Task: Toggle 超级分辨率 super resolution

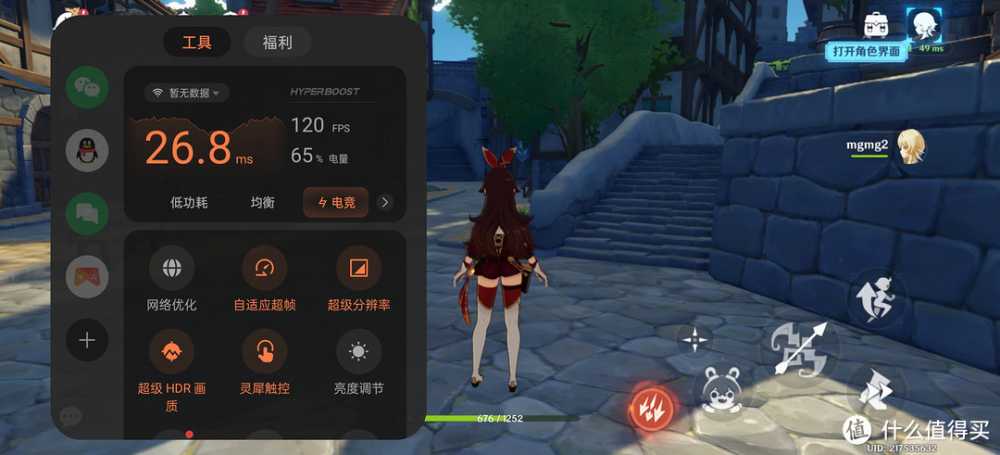Action: 358,268
